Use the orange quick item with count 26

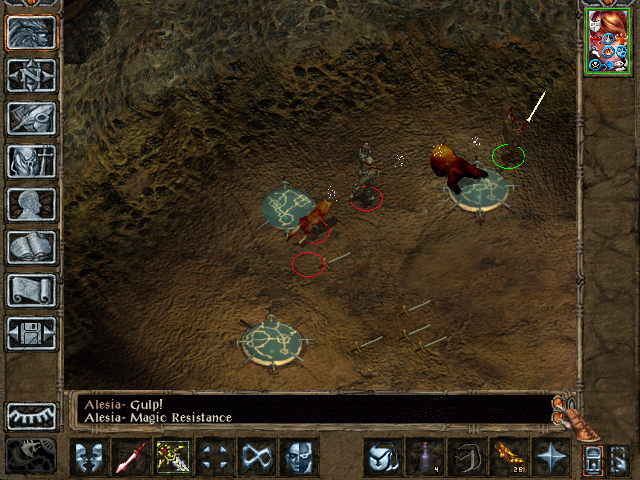[x=508, y=457]
